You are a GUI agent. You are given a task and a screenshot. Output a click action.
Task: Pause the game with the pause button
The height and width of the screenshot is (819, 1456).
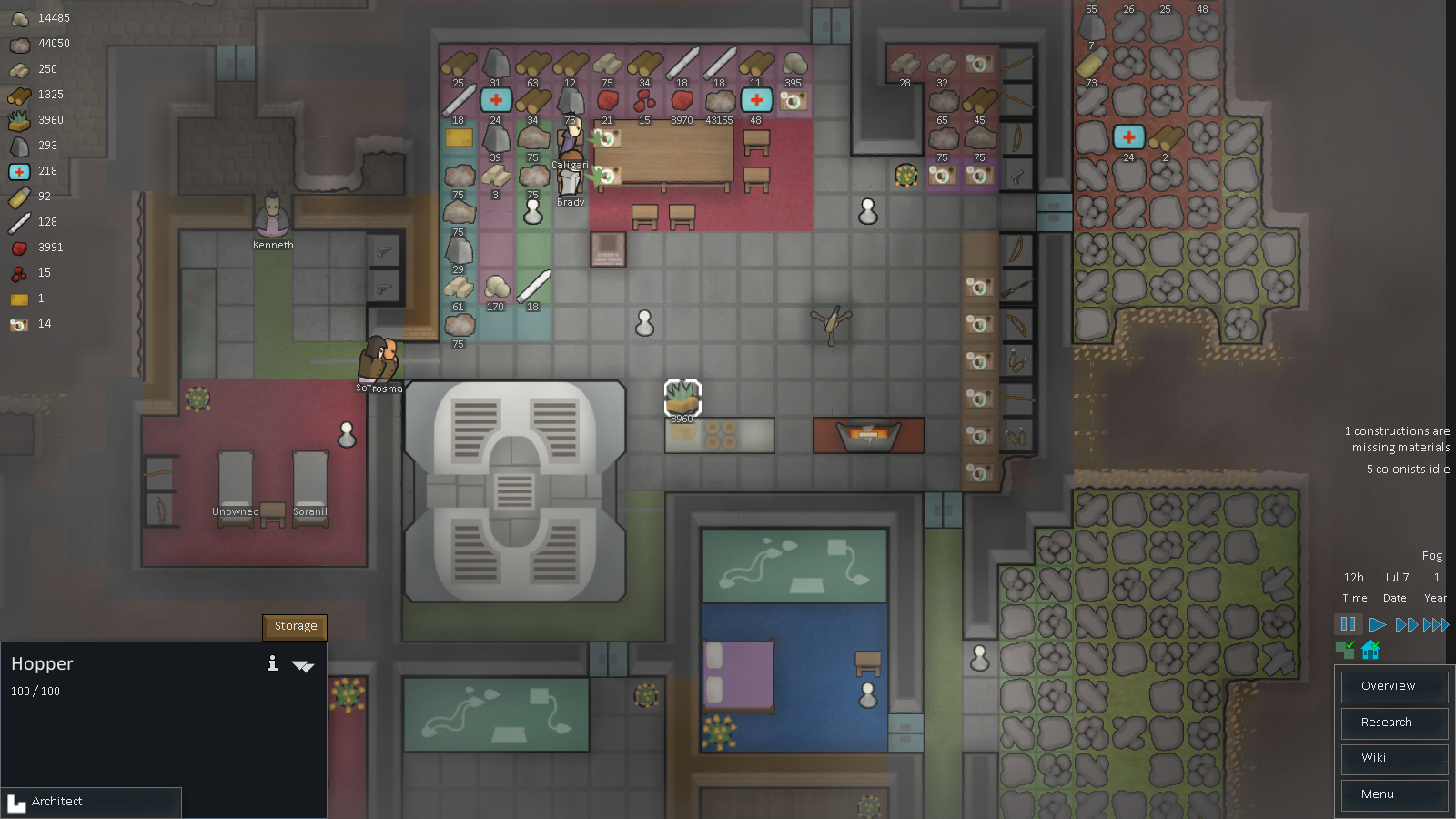[1349, 624]
